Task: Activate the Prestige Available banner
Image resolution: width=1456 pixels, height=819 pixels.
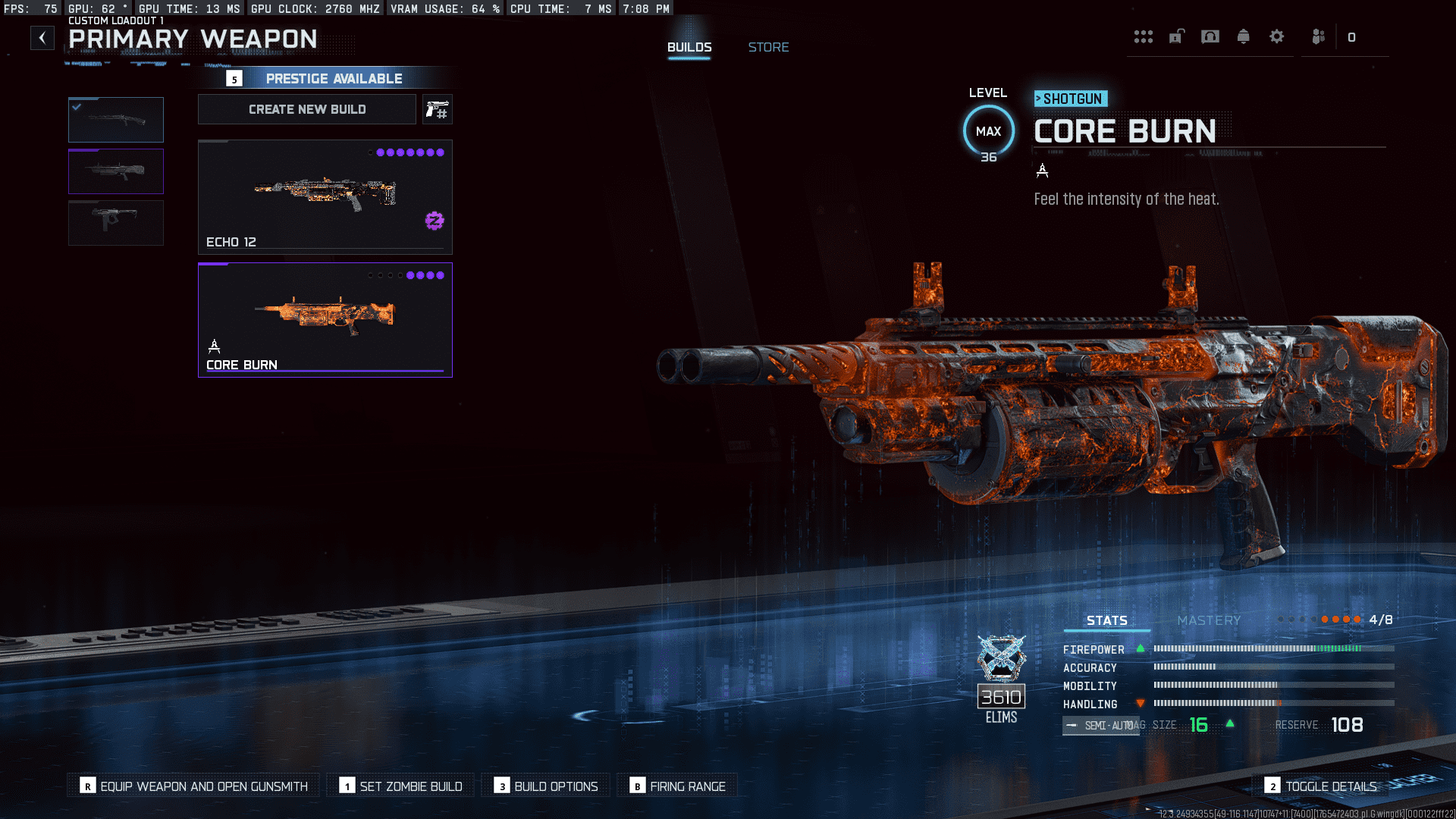Action: point(334,78)
